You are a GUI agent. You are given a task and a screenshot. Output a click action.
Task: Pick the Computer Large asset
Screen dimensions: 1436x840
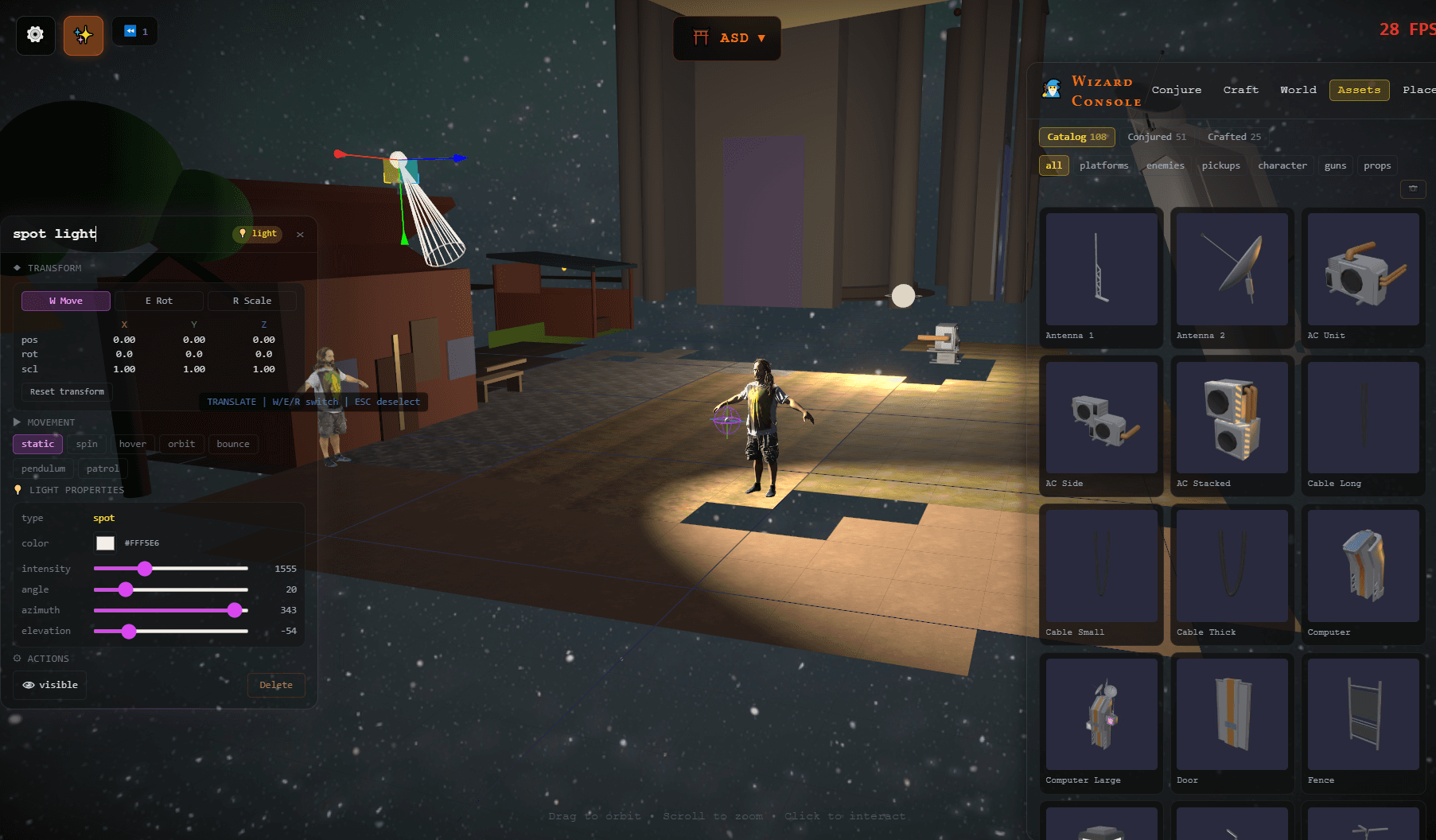(x=1101, y=714)
